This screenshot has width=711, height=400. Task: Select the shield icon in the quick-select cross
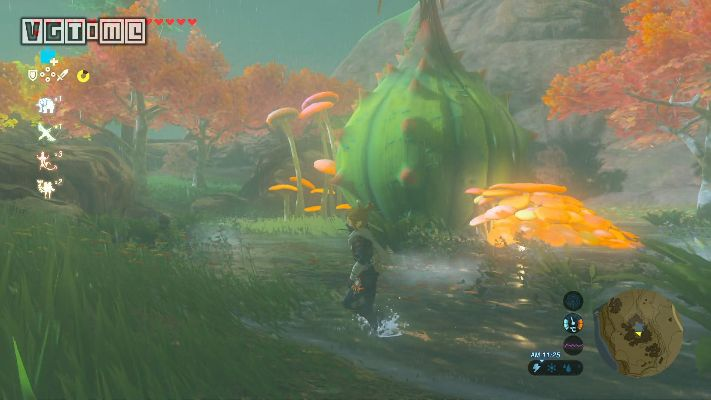pos(33,75)
